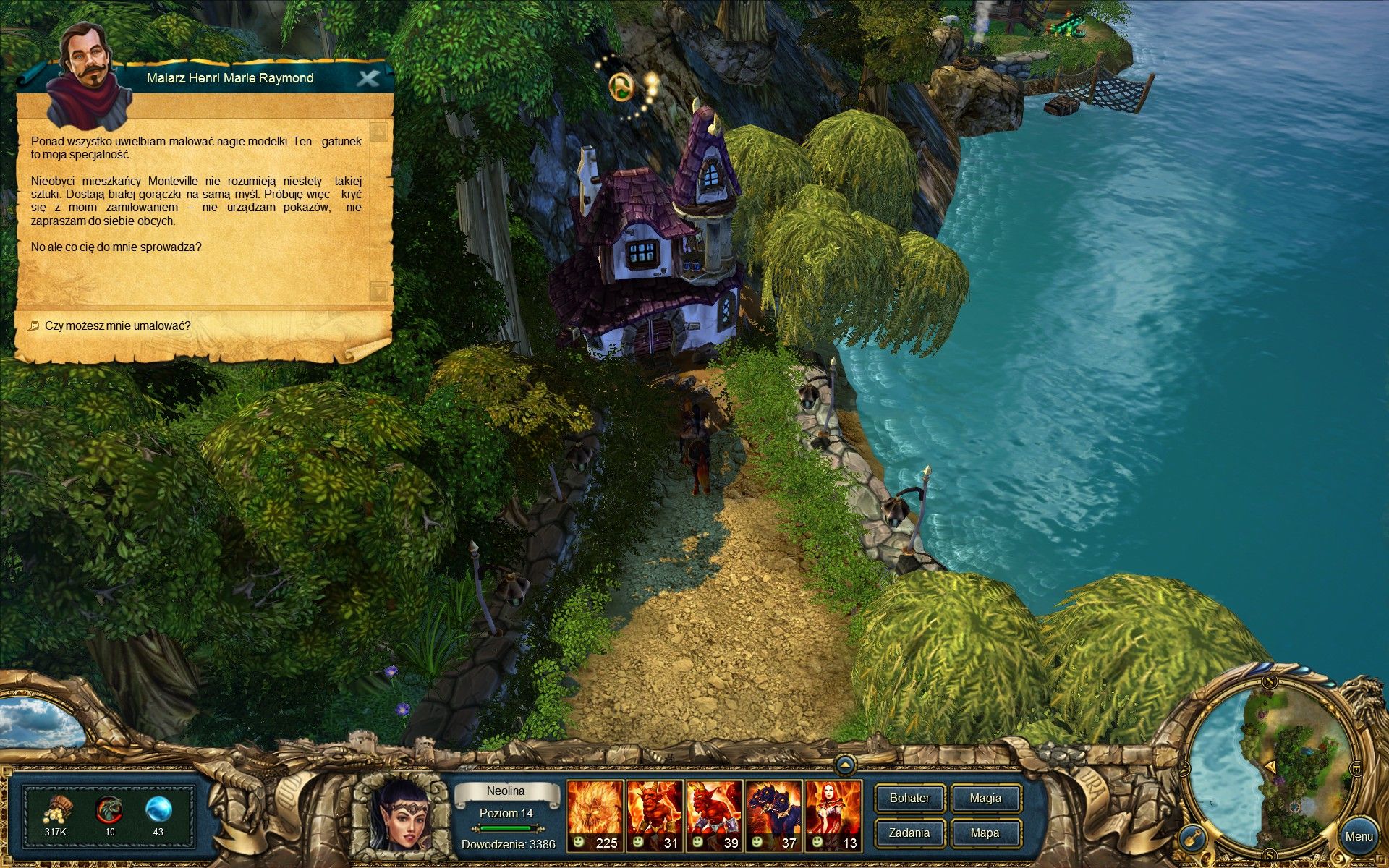The height and width of the screenshot is (868, 1389).
Task: Activate the shovel dig icon
Action: point(1192,839)
